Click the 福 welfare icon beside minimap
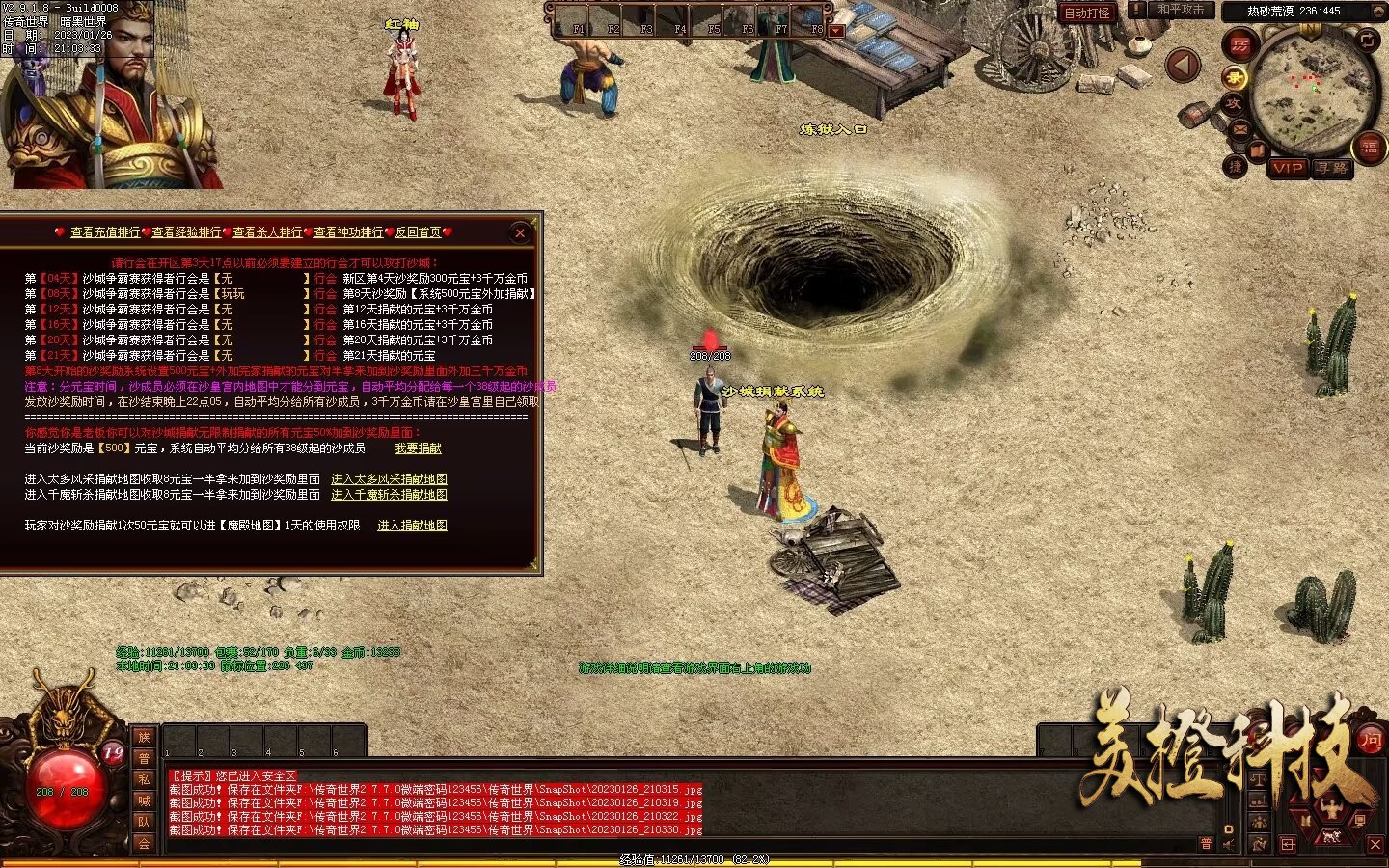This screenshot has height=868, width=1389. 1369,148
